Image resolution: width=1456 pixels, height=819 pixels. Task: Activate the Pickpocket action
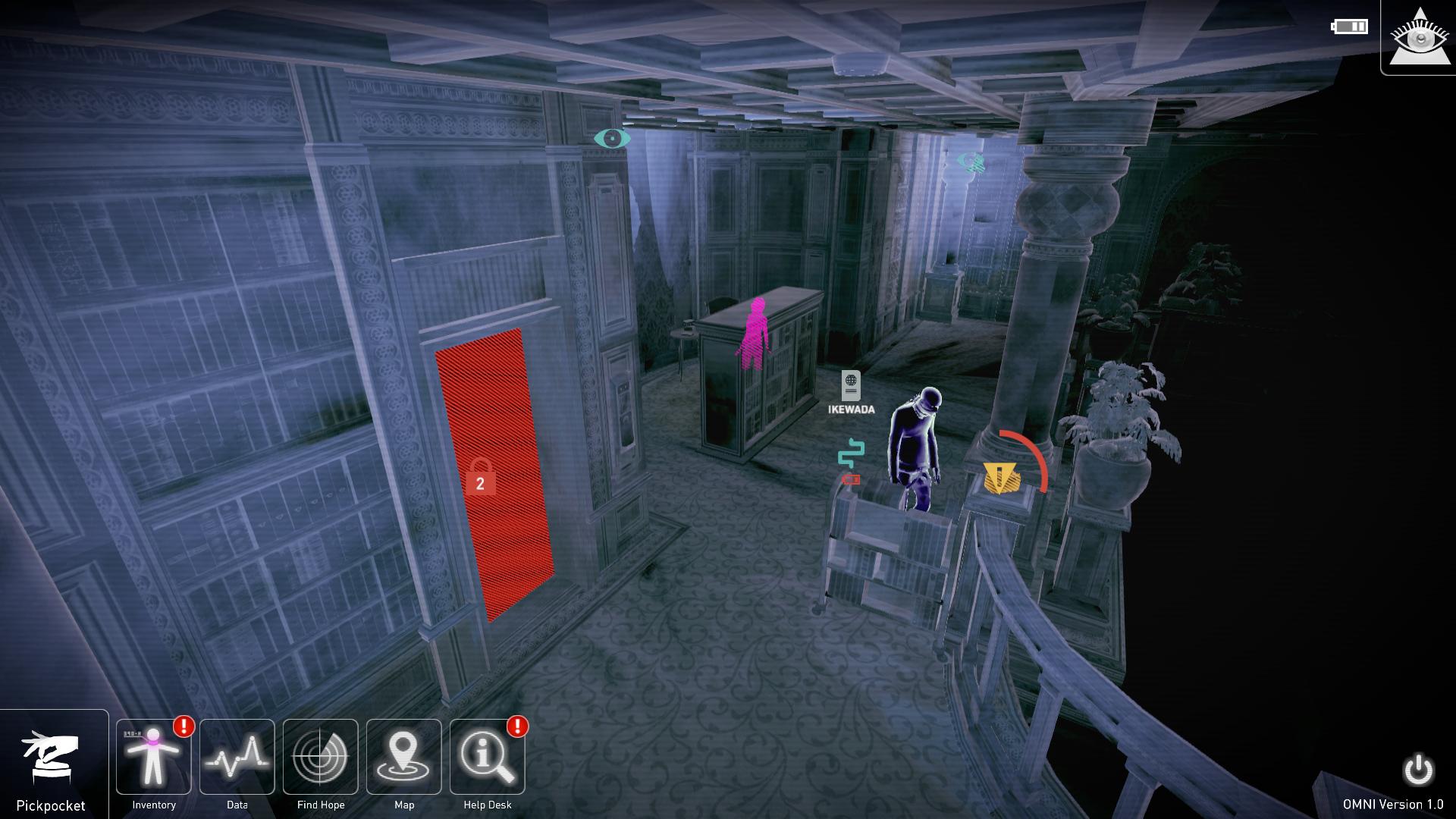[51, 761]
